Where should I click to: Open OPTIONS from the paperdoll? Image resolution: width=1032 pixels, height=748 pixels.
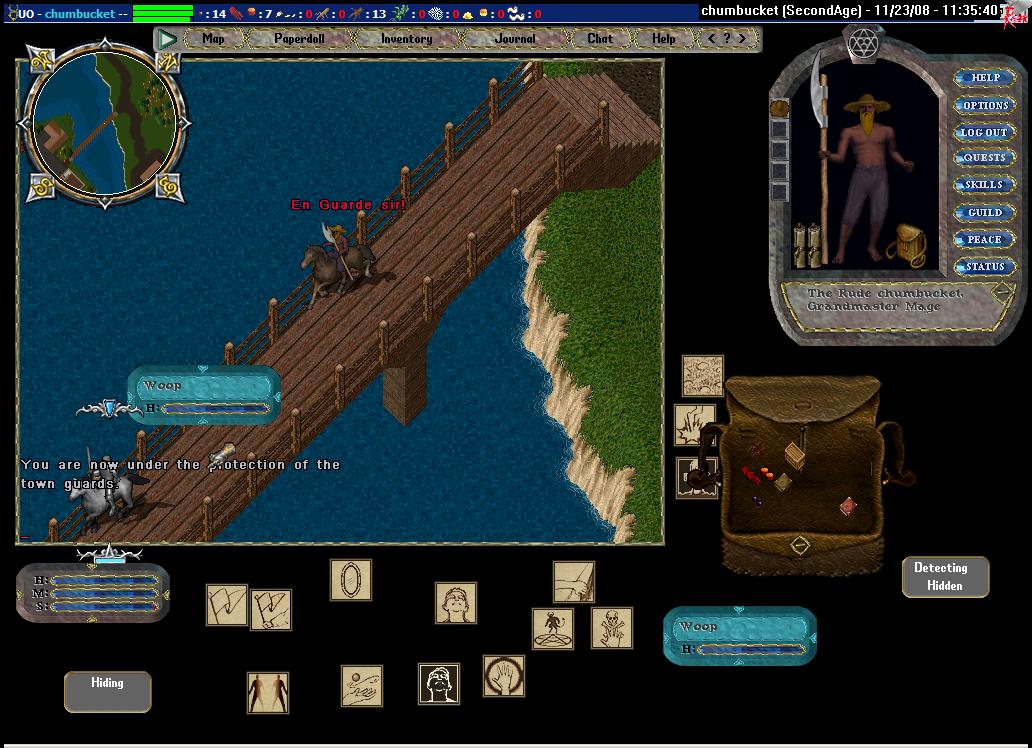(985, 105)
